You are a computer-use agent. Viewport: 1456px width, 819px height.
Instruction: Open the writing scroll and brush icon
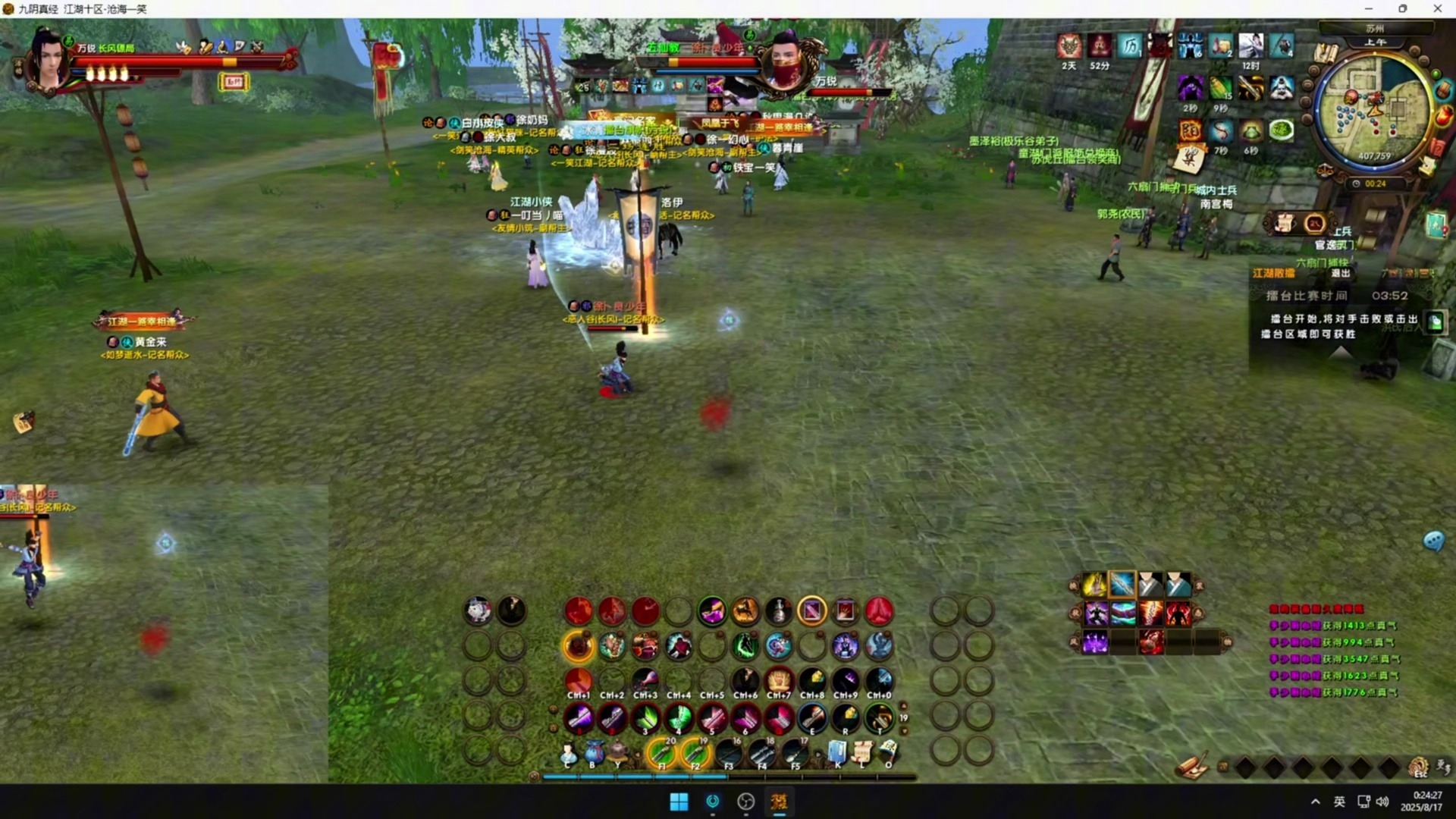pos(1193,767)
